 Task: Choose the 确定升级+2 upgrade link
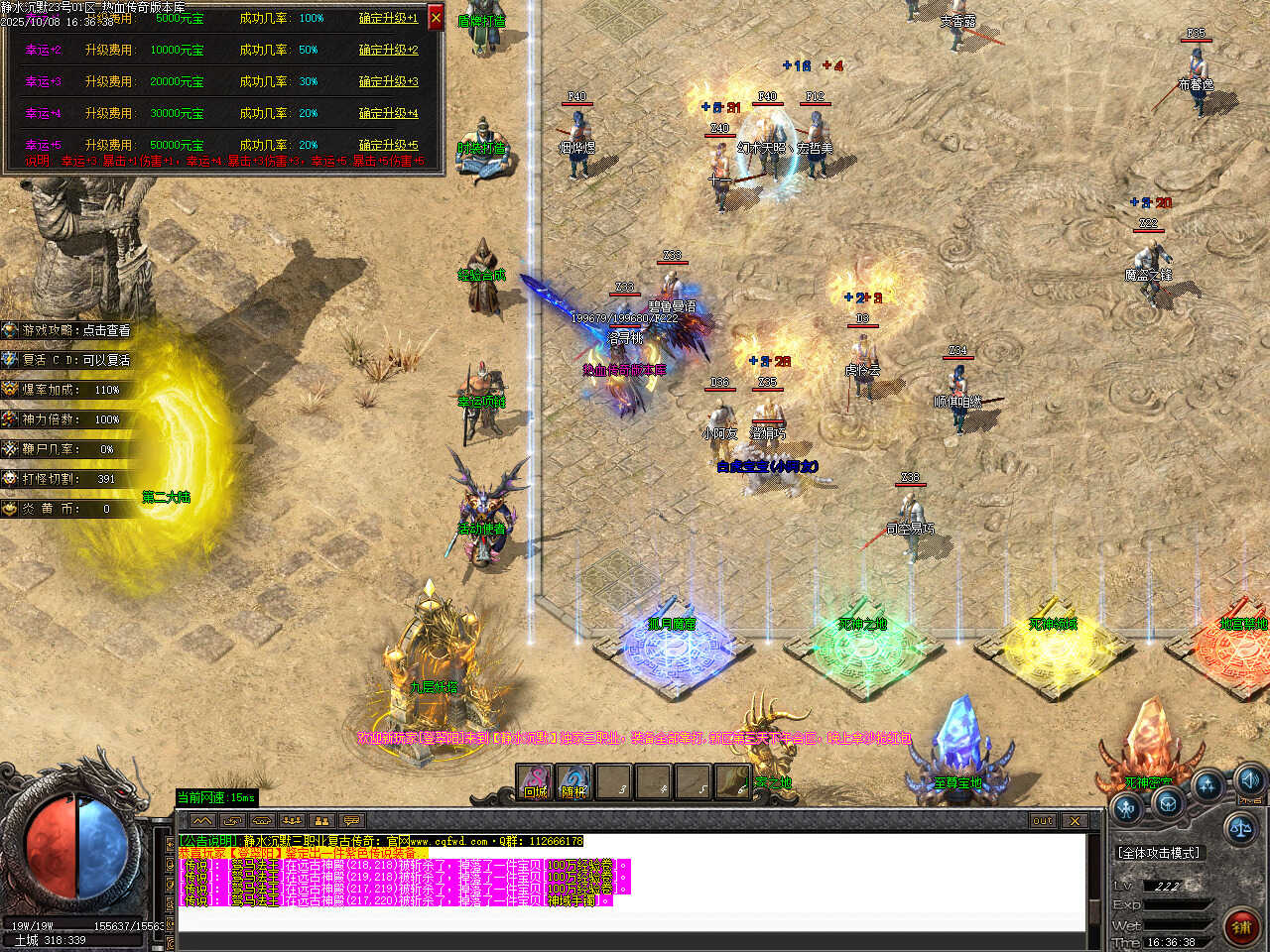(x=388, y=50)
